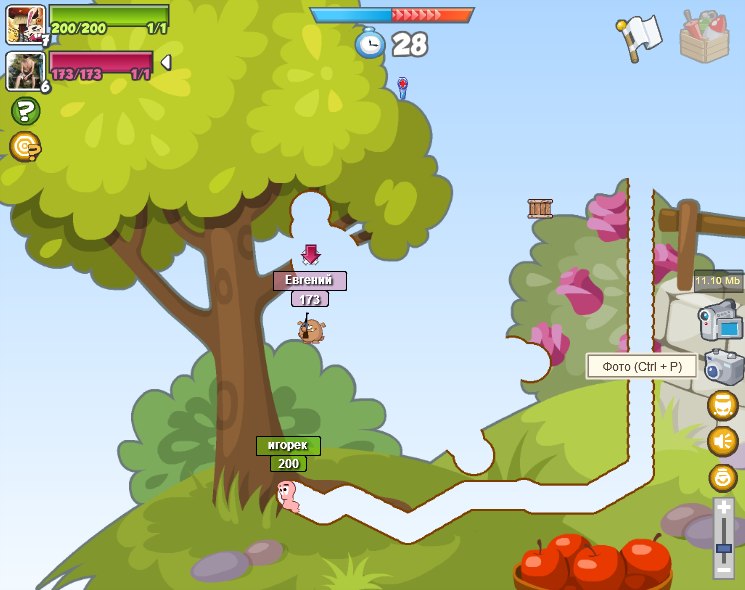745x590 pixels.
Task: Open the weapons crate
Action: click(x=704, y=36)
